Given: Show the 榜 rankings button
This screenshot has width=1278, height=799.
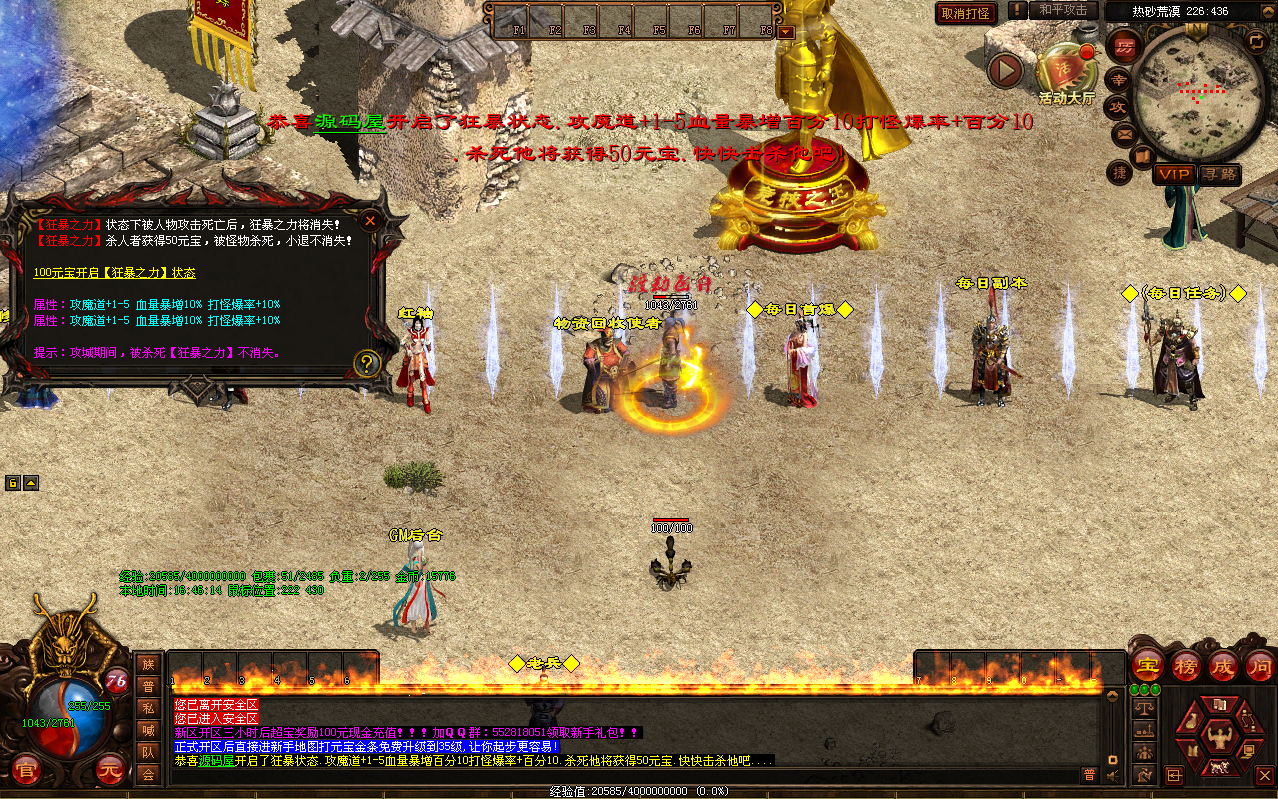Looking at the screenshot, I should coord(1185,664).
